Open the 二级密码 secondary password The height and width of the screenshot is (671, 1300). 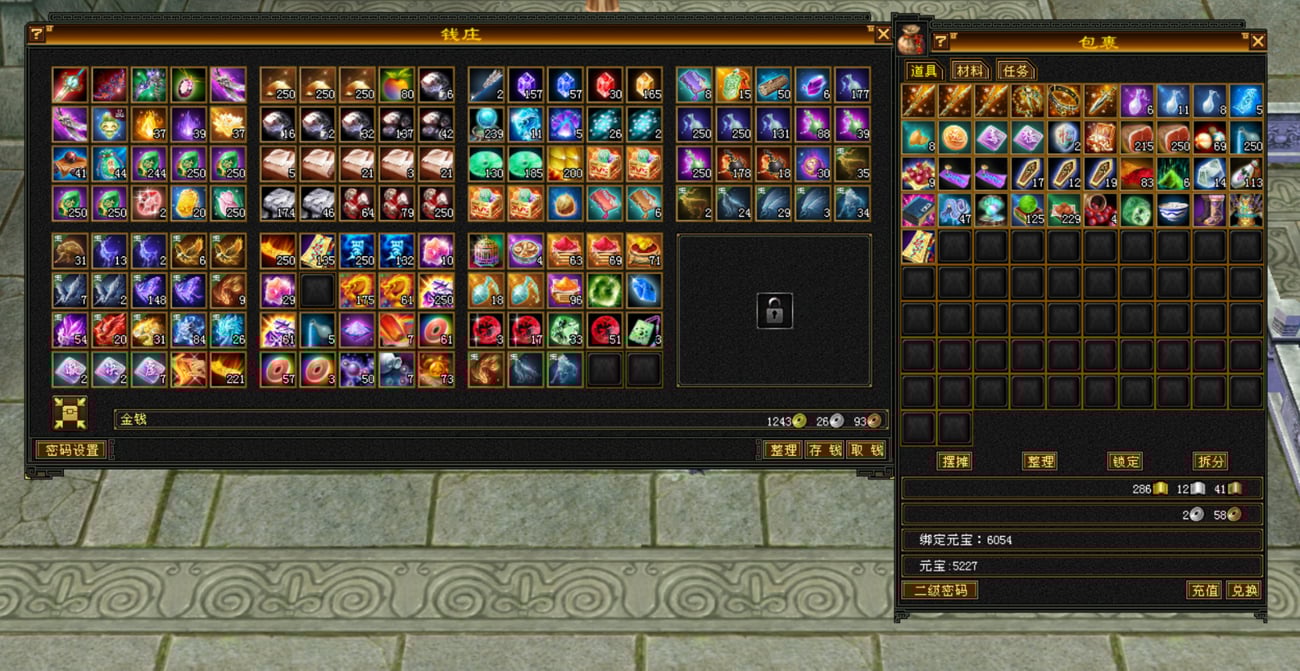(x=939, y=590)
